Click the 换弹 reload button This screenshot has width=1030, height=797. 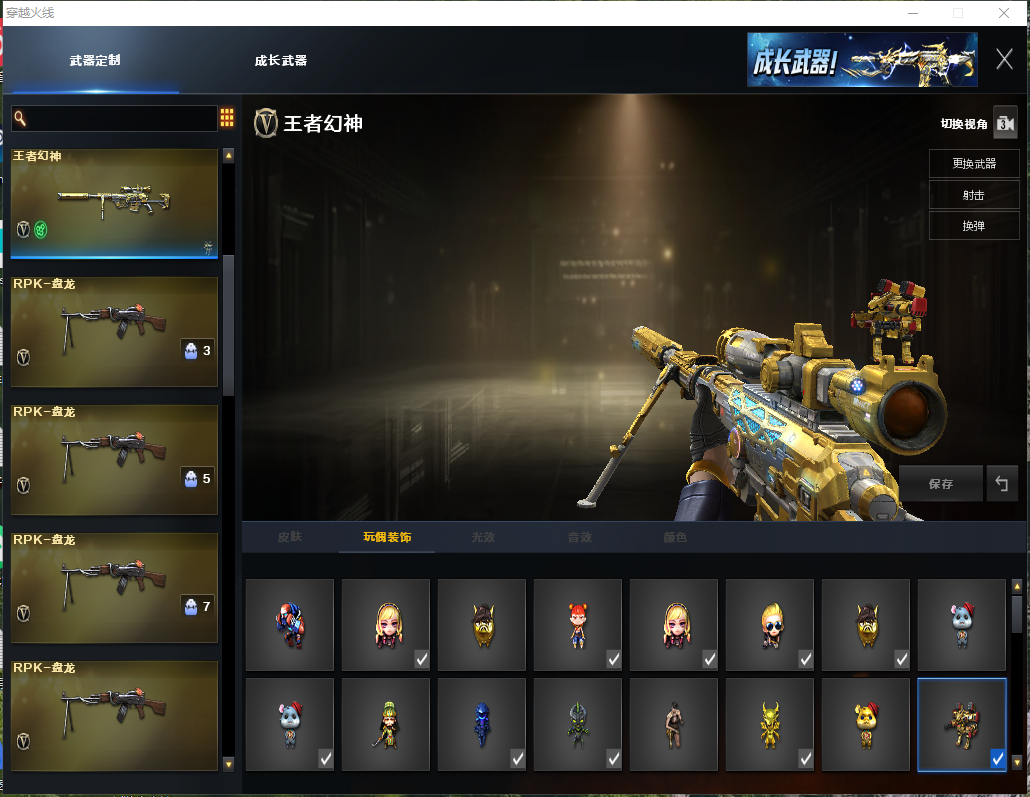tap(973, 226)
